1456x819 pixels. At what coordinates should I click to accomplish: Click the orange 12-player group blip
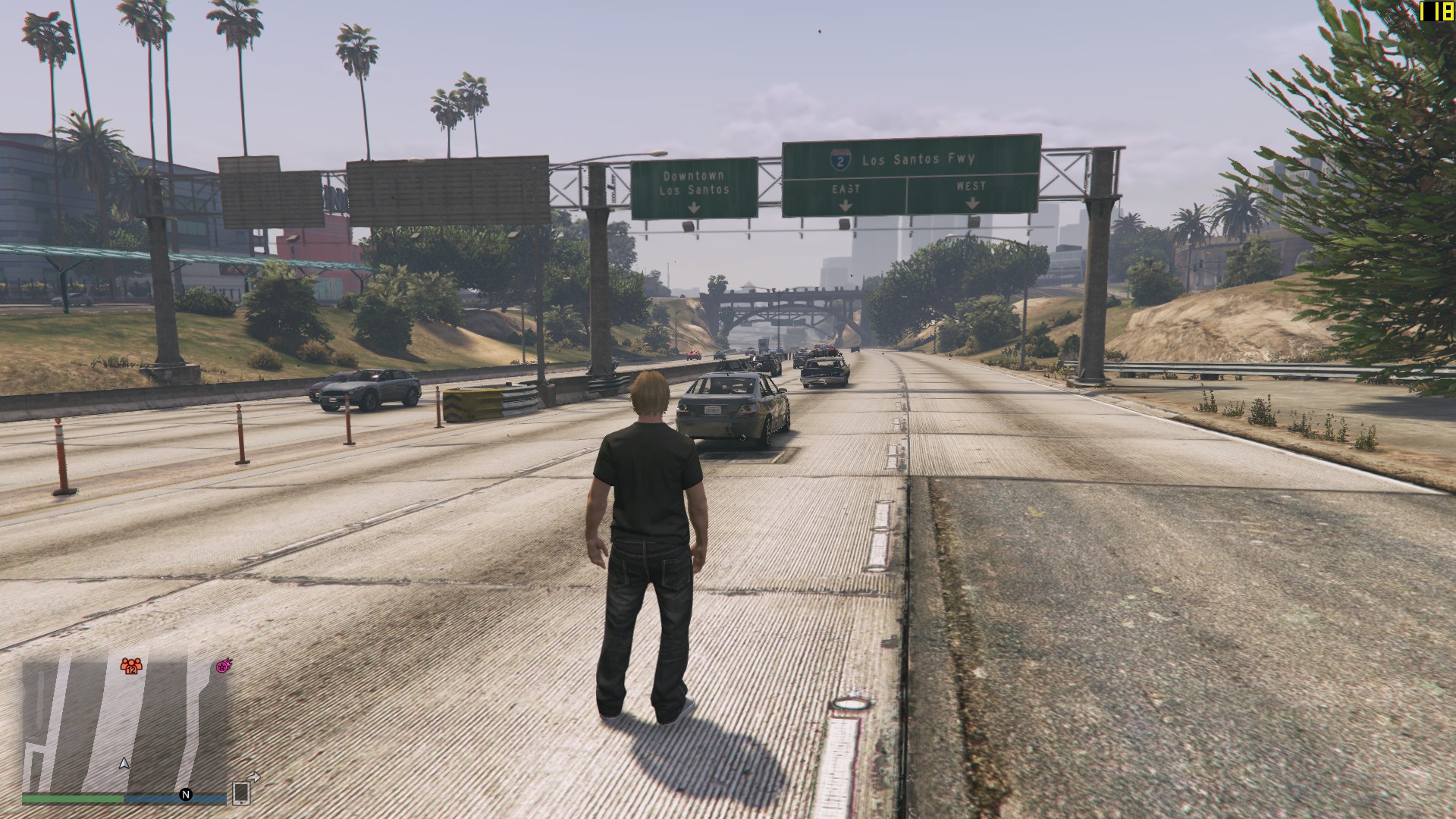[131, 667]
